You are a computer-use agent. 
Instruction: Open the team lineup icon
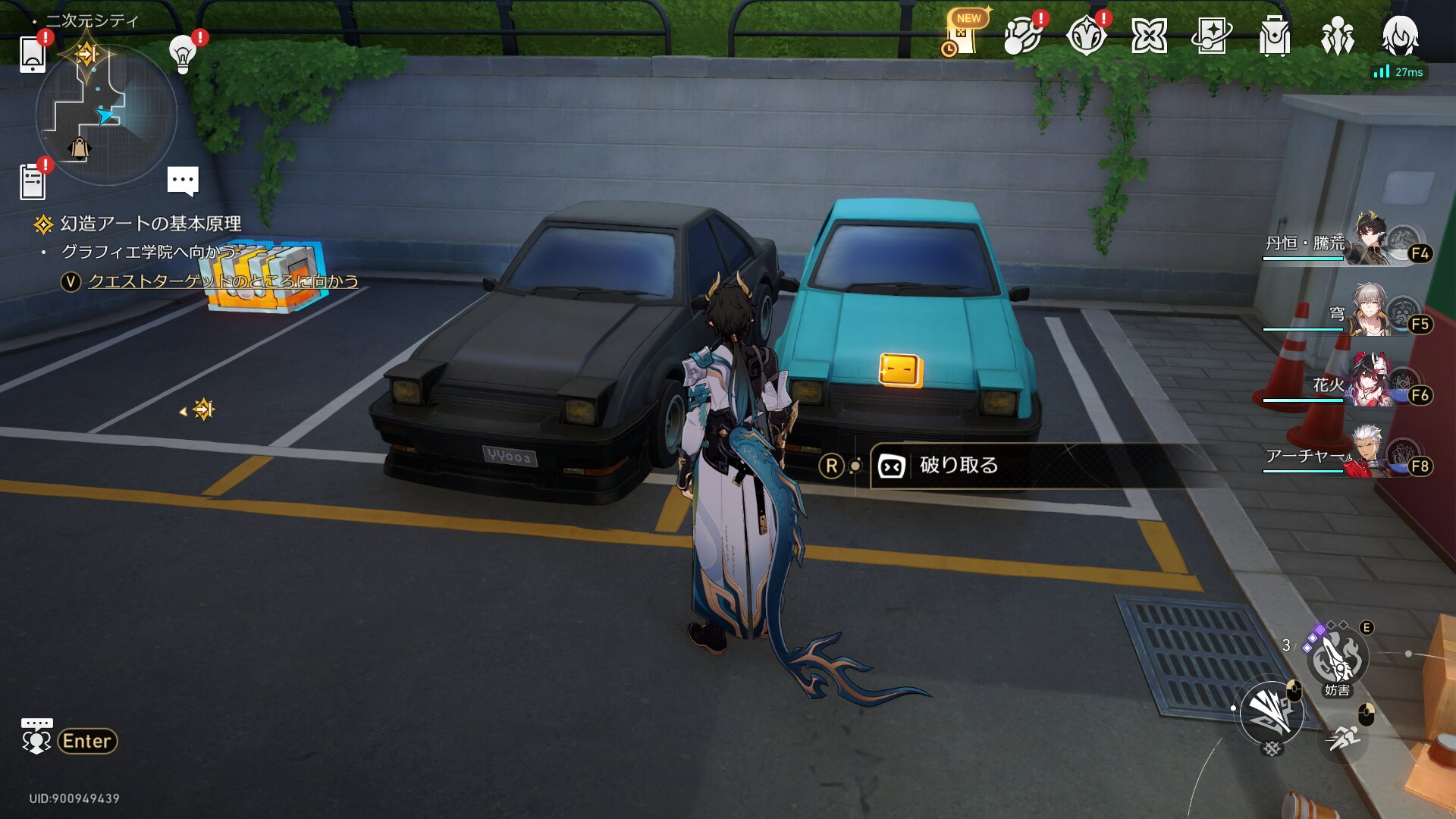(1337, 36)
